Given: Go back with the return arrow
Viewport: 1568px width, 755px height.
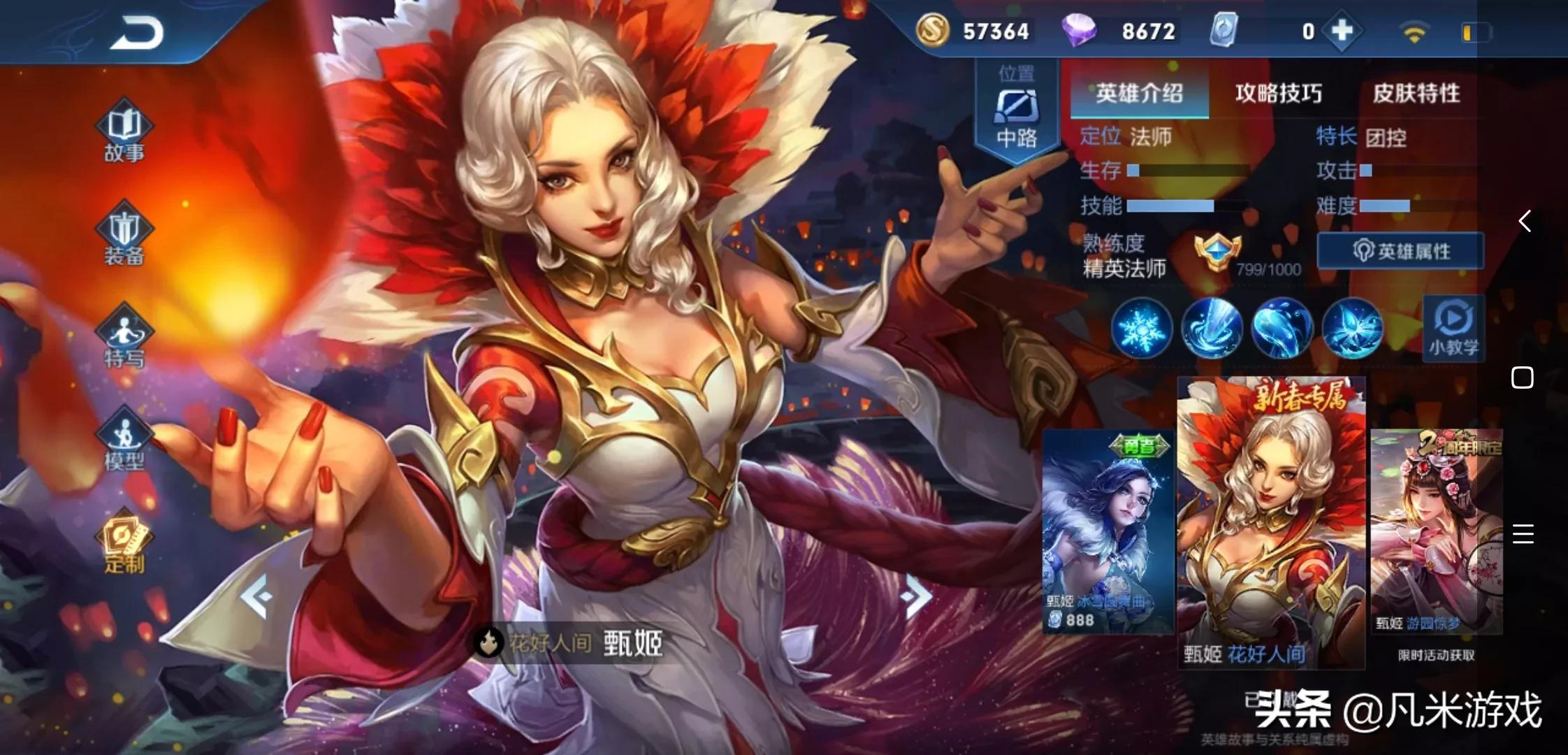Looking at the screenshot, I should pos(136,32).
